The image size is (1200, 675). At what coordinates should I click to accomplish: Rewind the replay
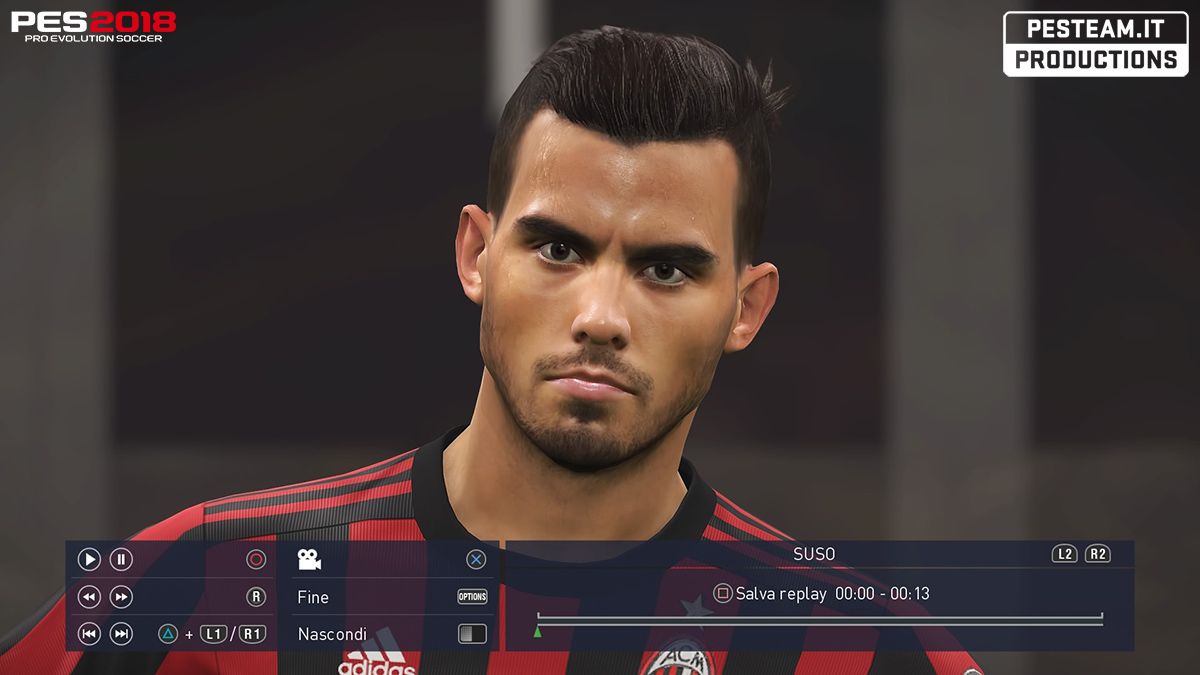[89, 597]
